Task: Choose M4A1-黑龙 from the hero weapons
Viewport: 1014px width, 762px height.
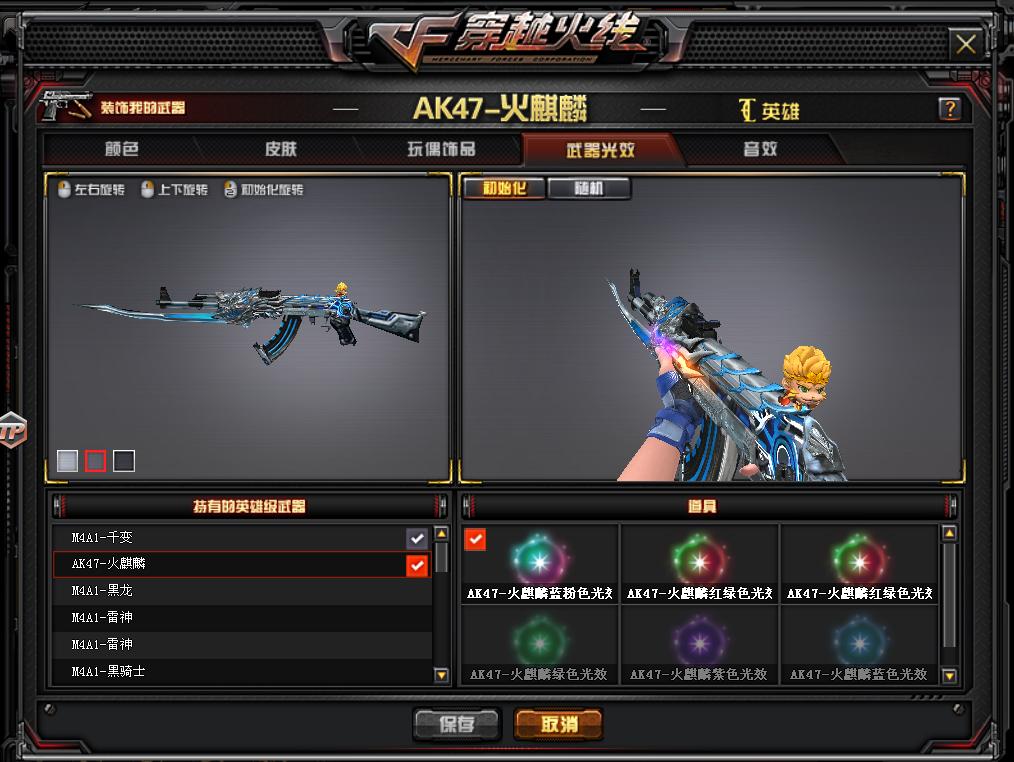Action: [x=230, y=591]
